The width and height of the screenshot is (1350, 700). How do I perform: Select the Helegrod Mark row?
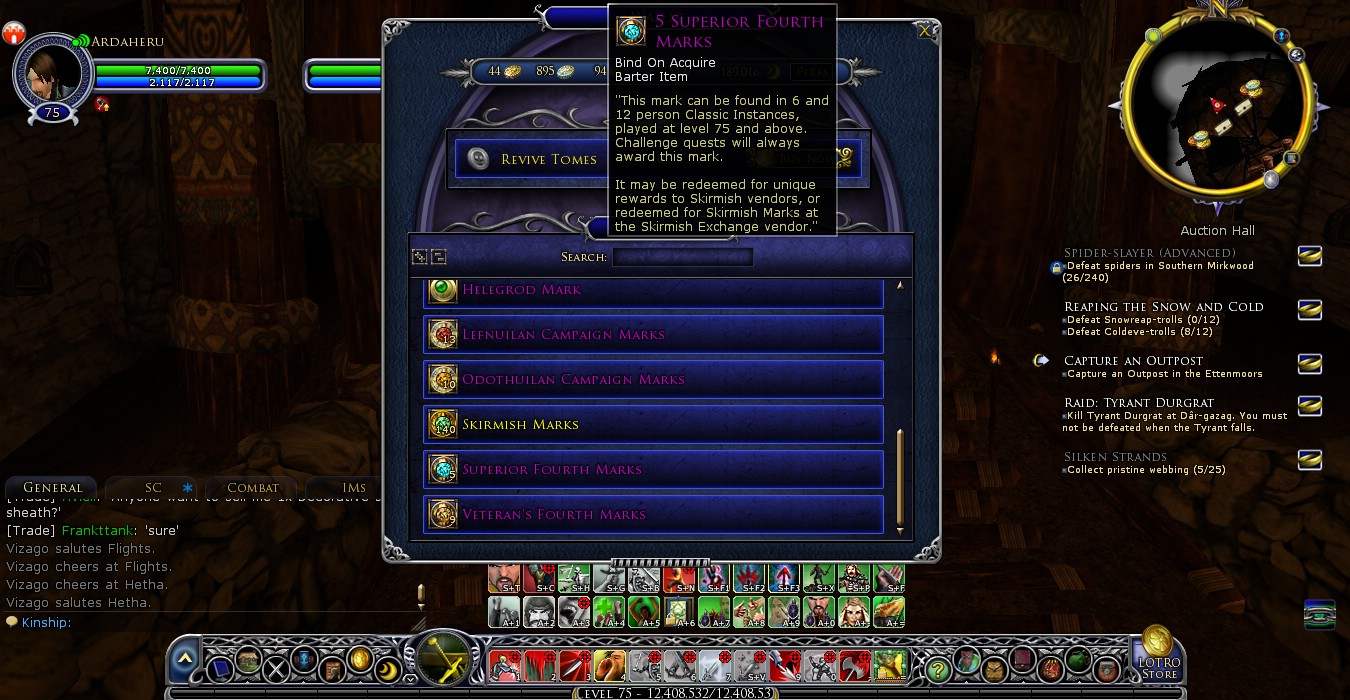click(x=653, y=290)
